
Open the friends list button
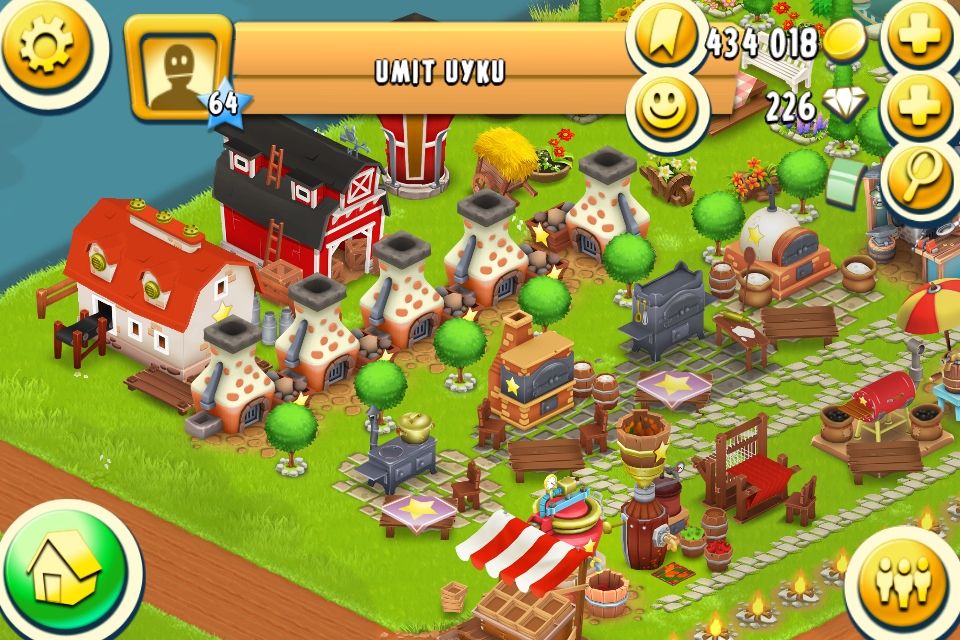[x=903, y=585]
